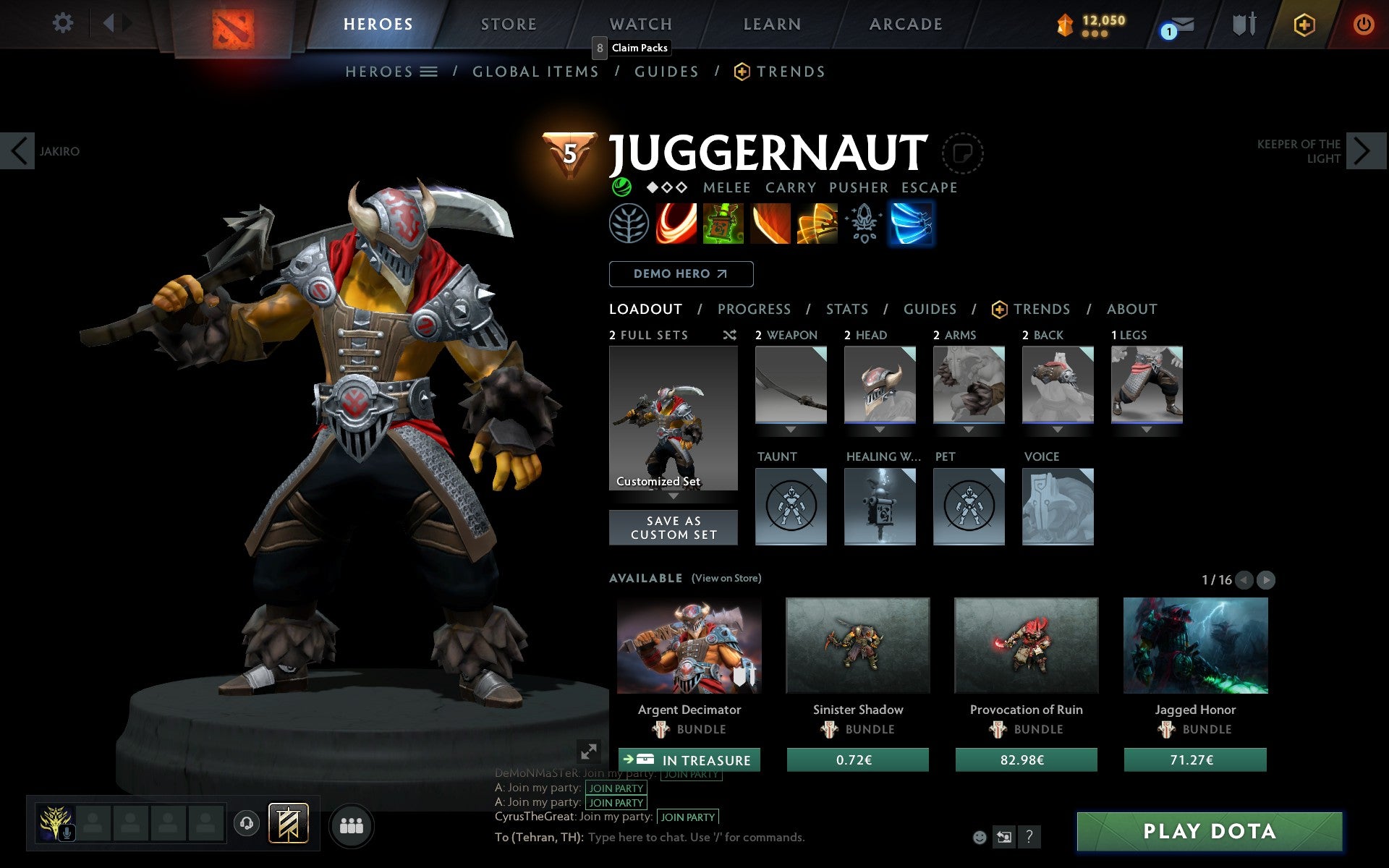Viewport: 1389px width, 868px height.
Task: Switch to the PROGRESS tab
Action: click(754, 309)
